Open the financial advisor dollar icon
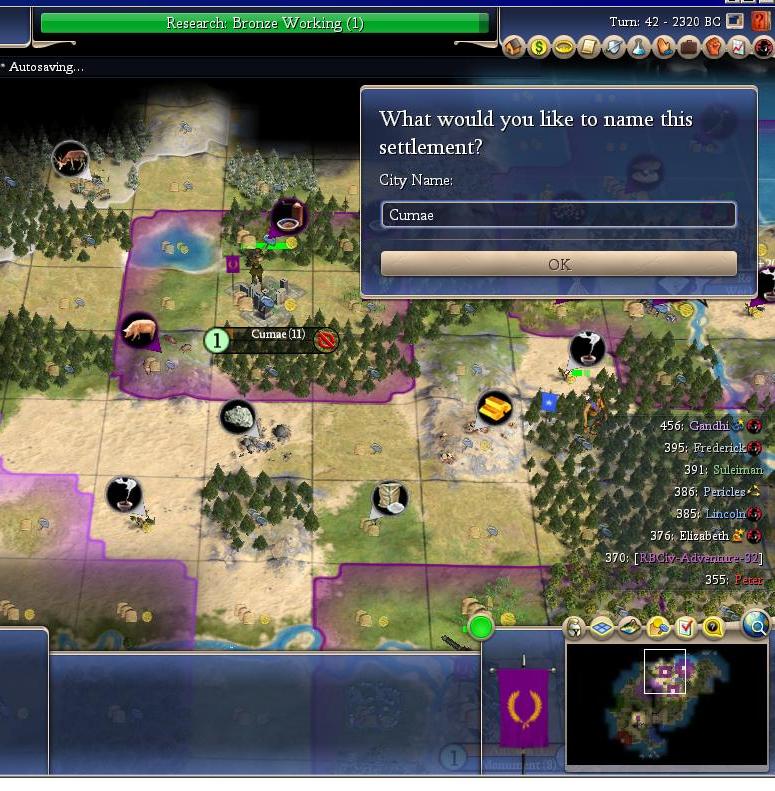775x791 pixels. click(539, 47)
